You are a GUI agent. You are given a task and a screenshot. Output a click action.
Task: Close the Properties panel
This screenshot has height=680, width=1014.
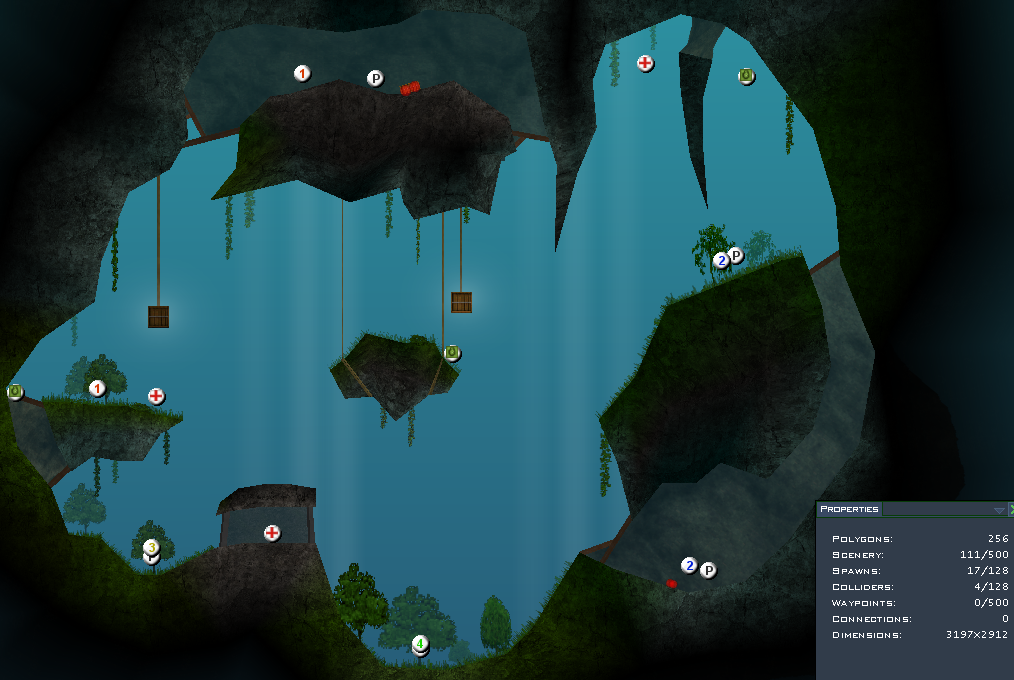coord(1010,510)
